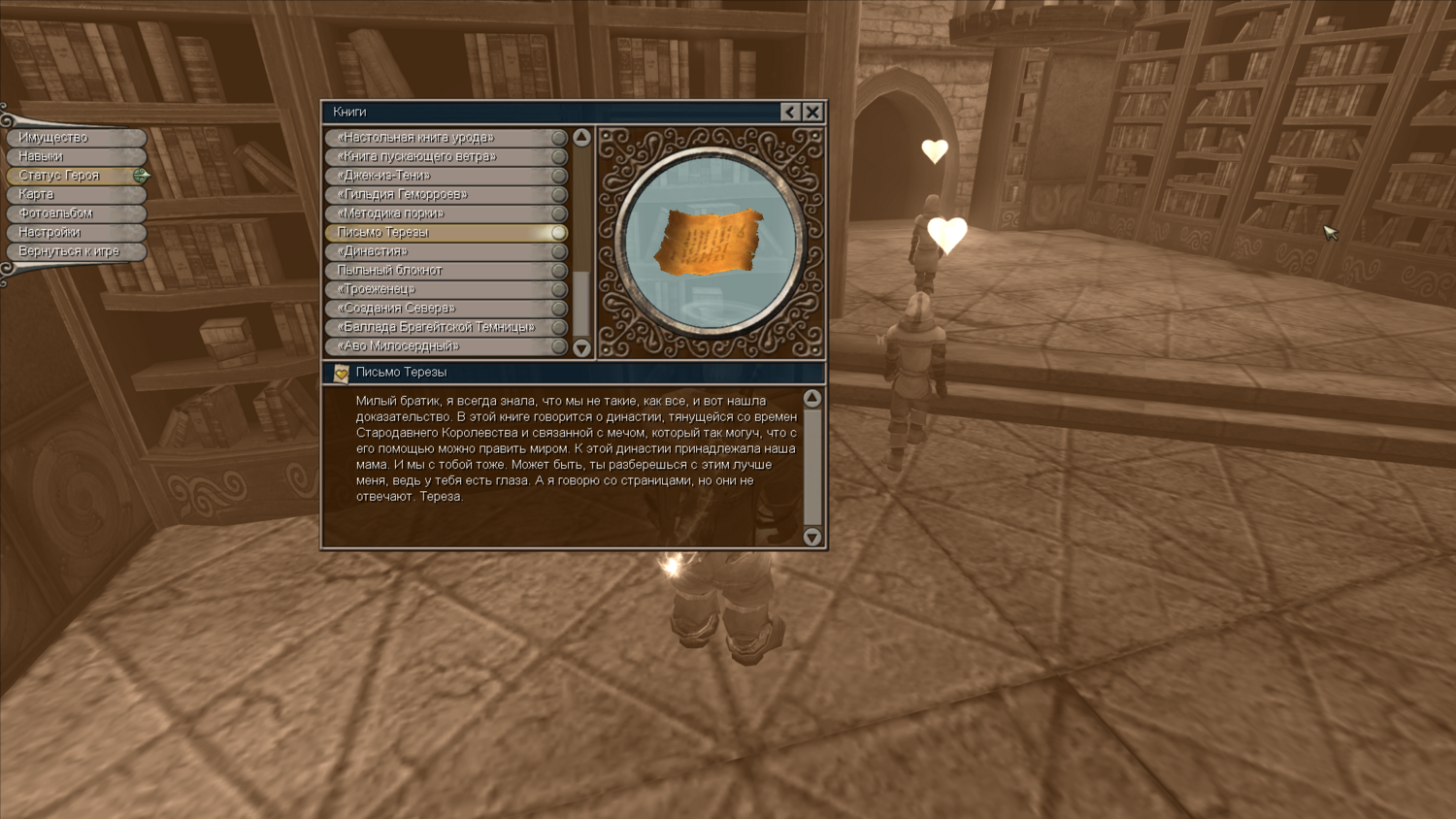
Task: Go to Настройки menu entry
Action: pos(74,232)
